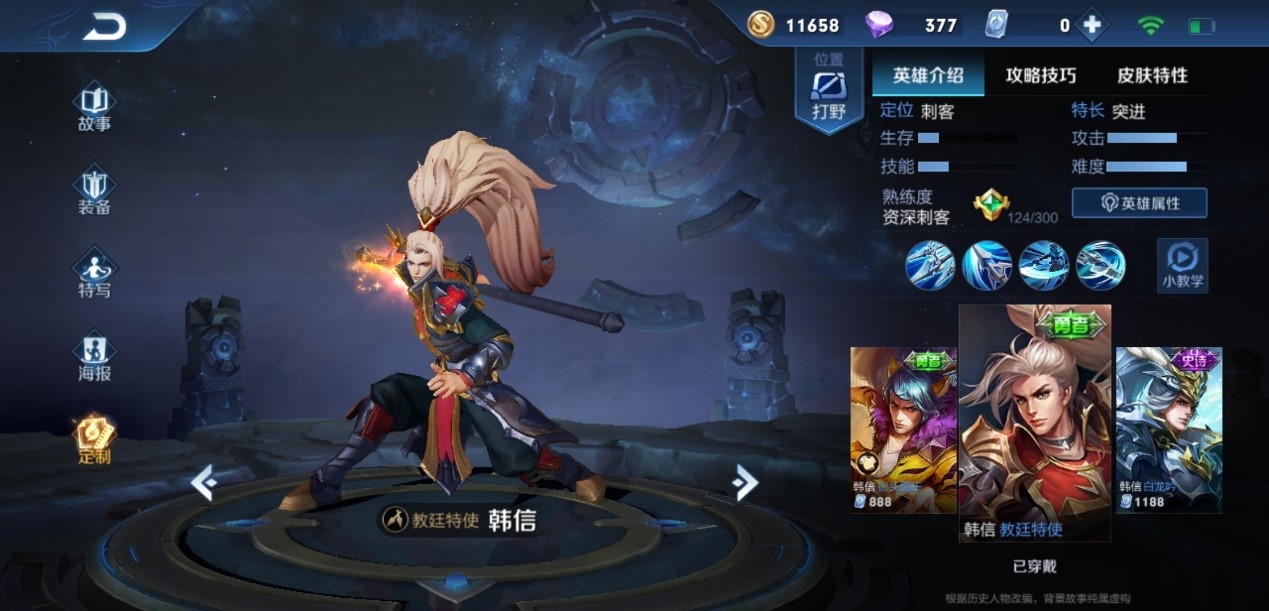
Task: Click the 打野 jungle position badge
Action: coord(828,92)
